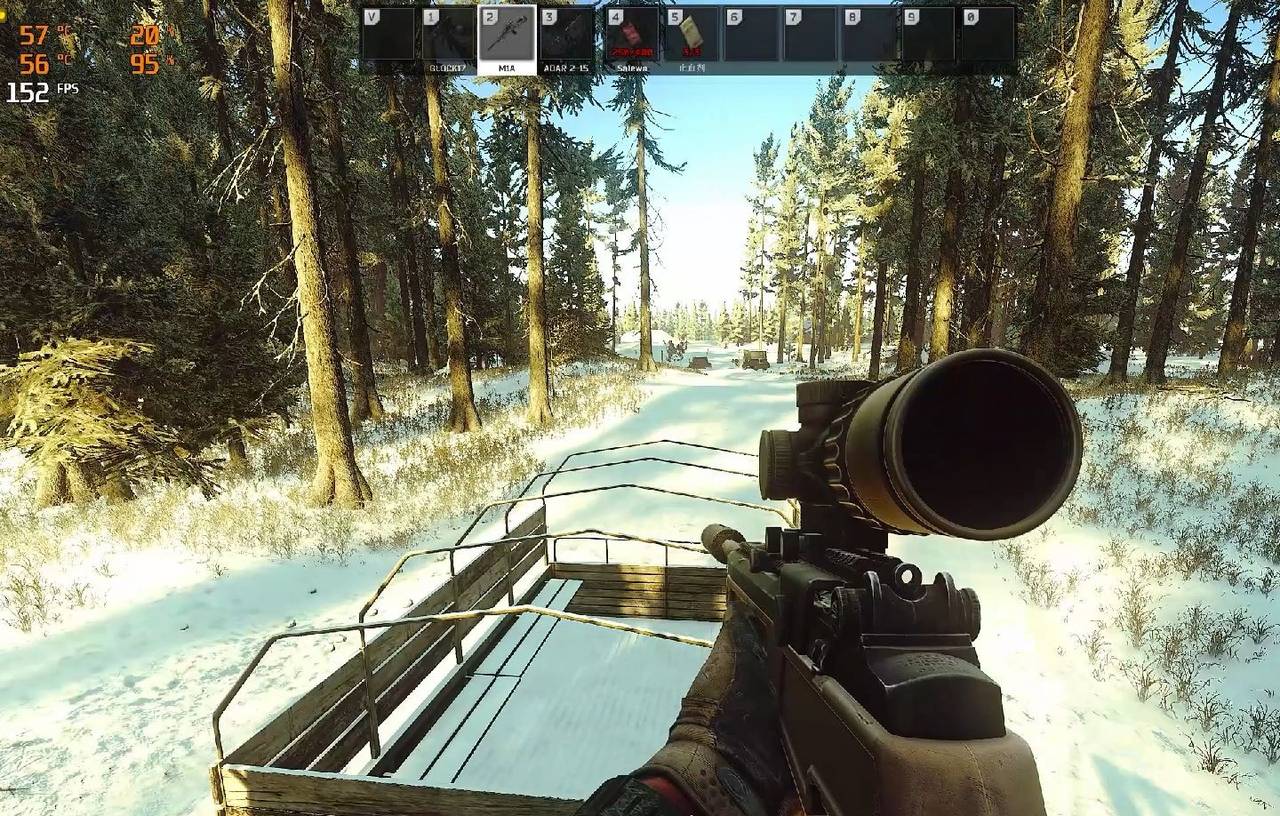
Task: Select the yellow hemostatic item in slot 5
Action: coord(692,34)
